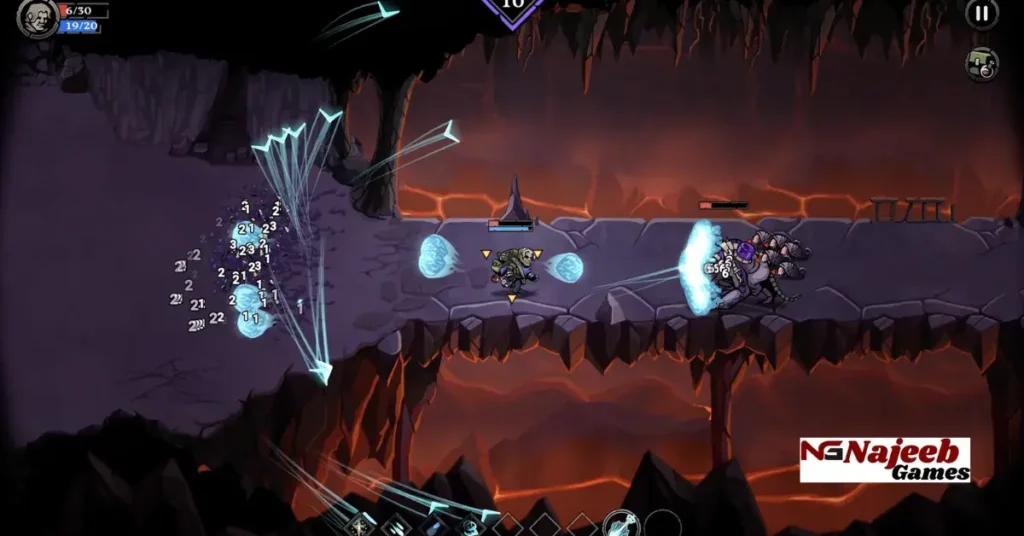This screenshot has height=536, width=1024.
Task: Click the Najeeb Games watermark logo
Action: point(884,460)
